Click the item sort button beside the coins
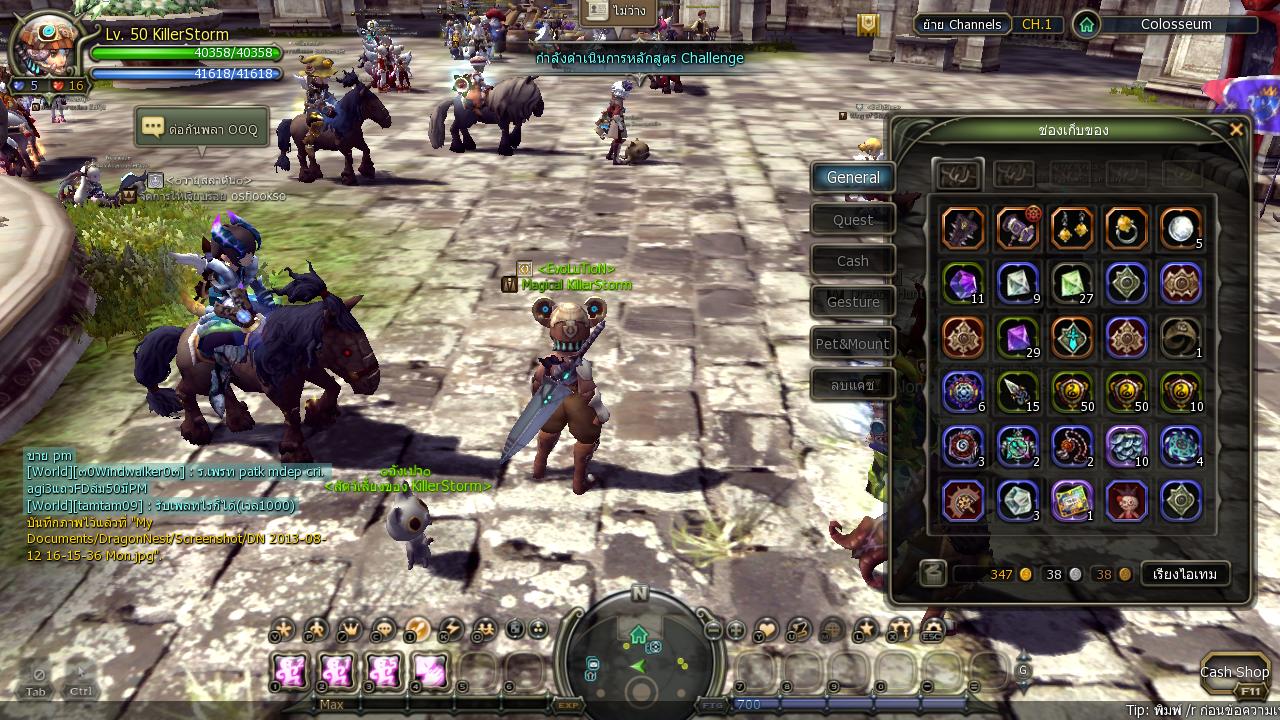The width and height of the screenshot is (1280, 720). point(1185,574)
